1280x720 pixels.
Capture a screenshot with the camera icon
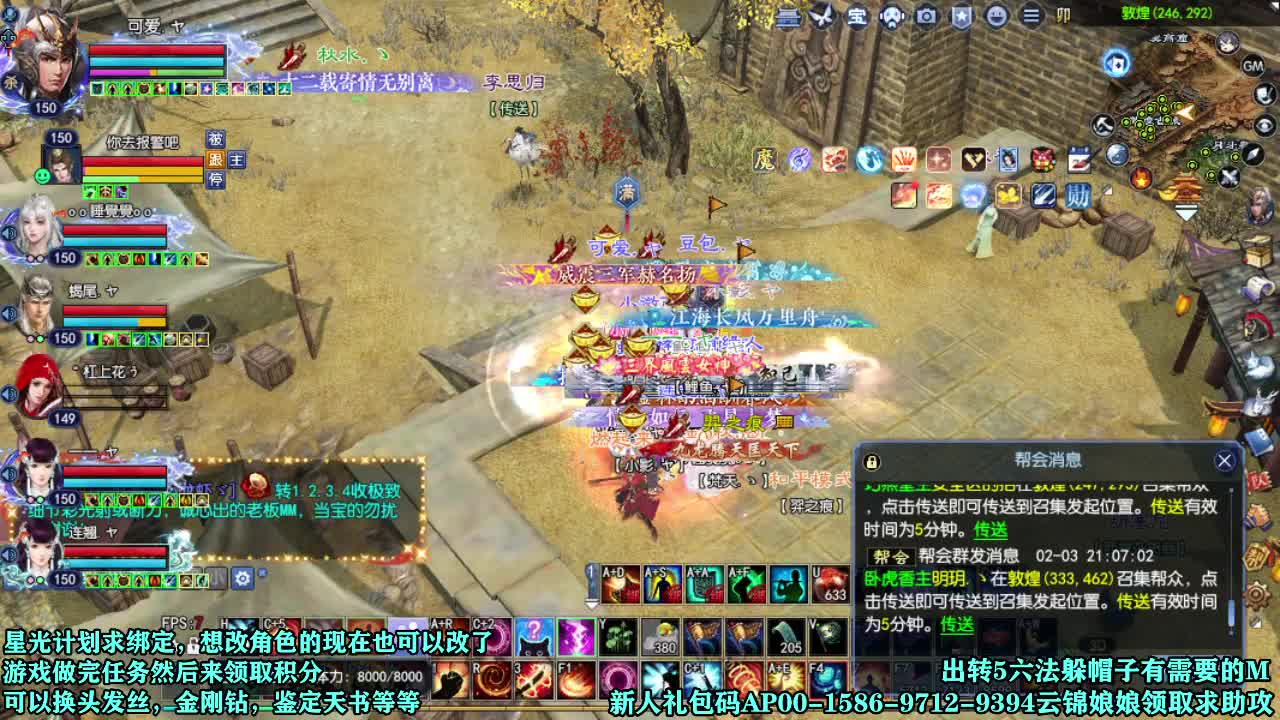click(x=925, y=16)
